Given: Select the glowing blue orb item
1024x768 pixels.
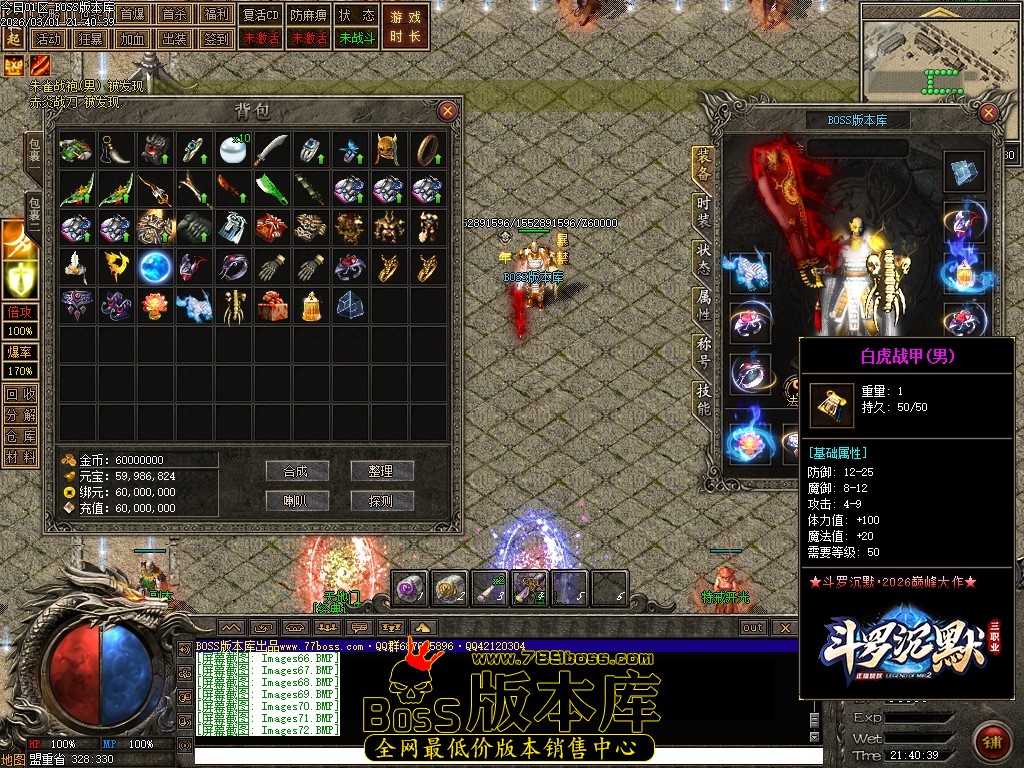Looking at the screenshot, I should pos(154,267).
